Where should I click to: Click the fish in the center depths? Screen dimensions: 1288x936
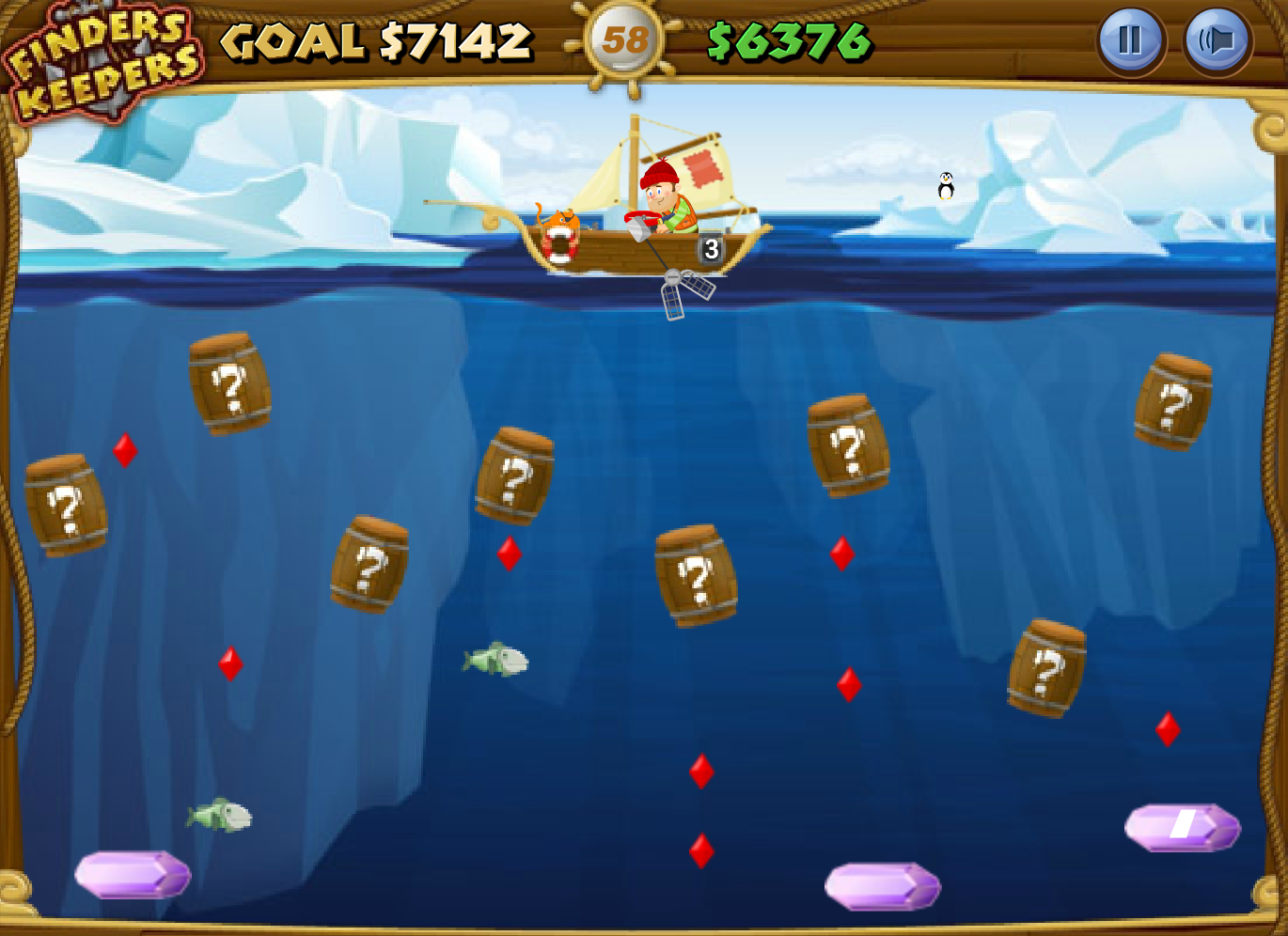click(494, 660)
